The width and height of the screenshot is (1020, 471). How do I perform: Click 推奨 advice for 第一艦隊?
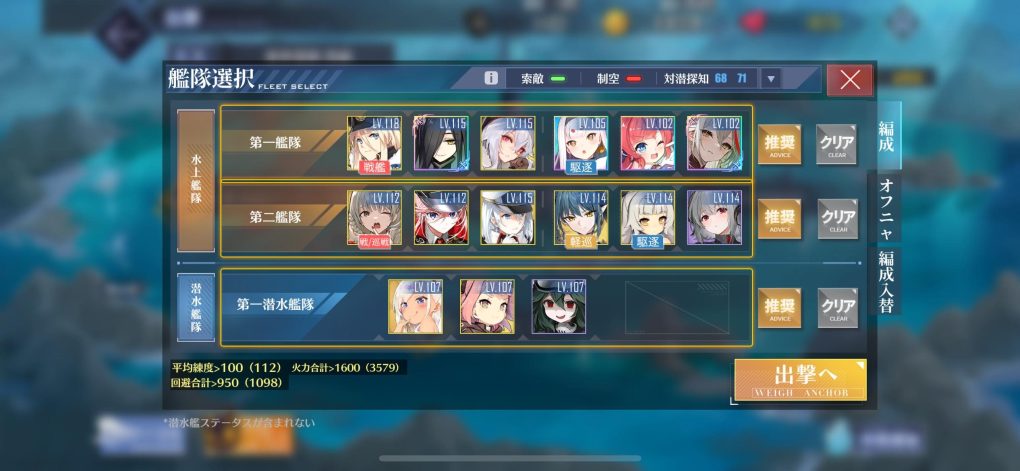pos(779,144)
